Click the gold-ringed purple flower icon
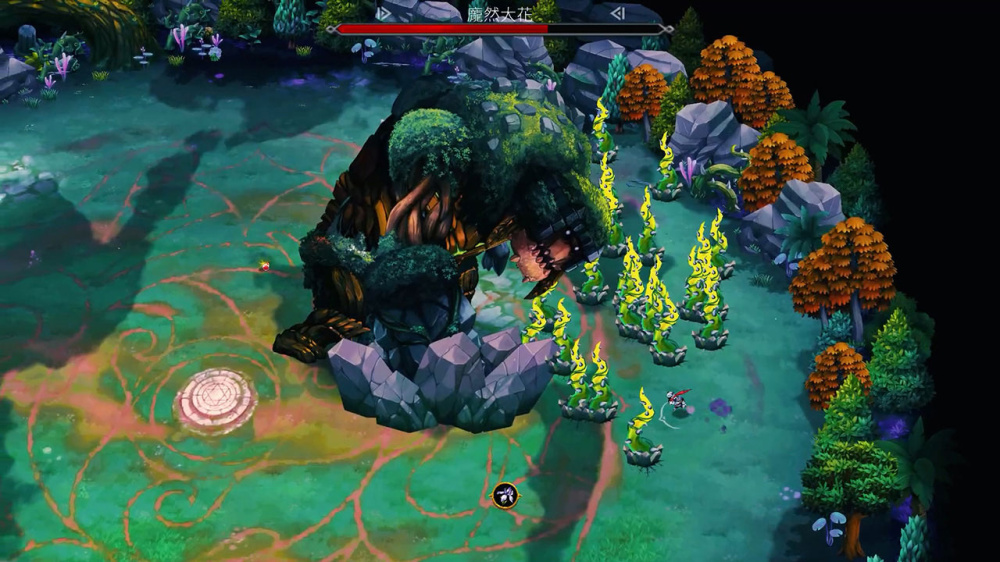 click(505, 494)
